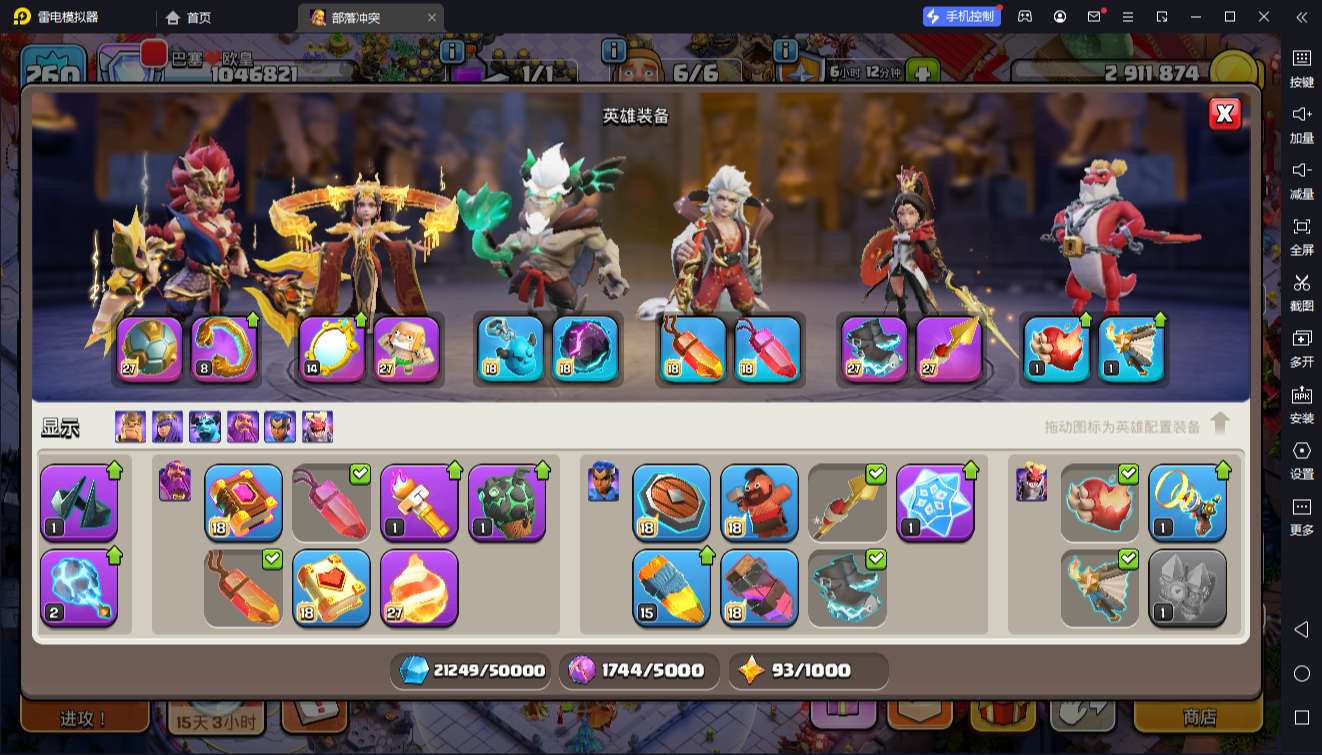
Task: Click the emulator 截图 screenshot tool
Action: click(1301, 291)
